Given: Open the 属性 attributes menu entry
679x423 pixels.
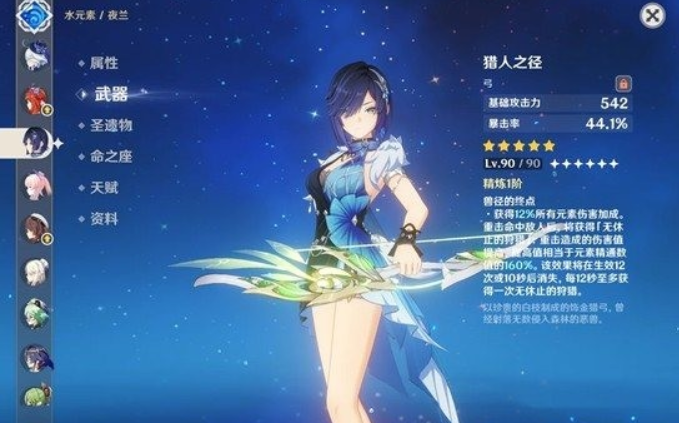Looking at the screenshot, I should click(103, 62).
